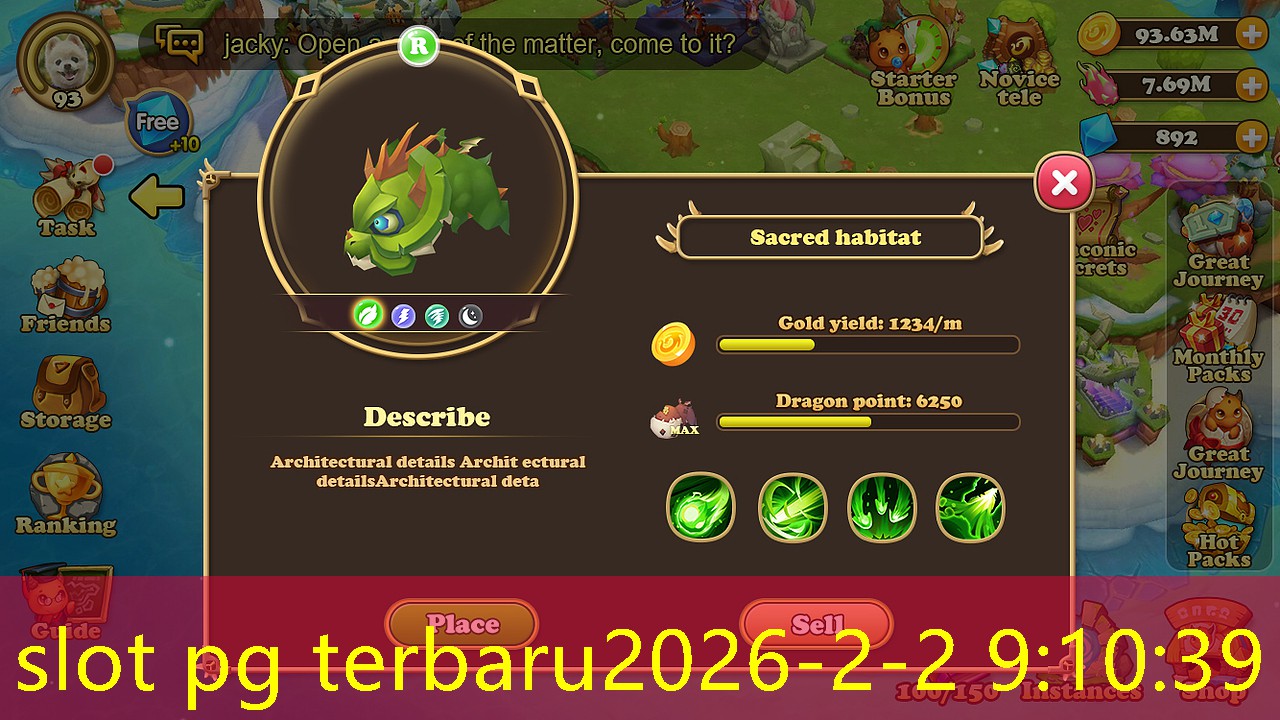The width and height of the screenshot is (1280, 720).
Task: Open the Starter Bonus offer
Action: pyautogui.click(x=912, y=65)
